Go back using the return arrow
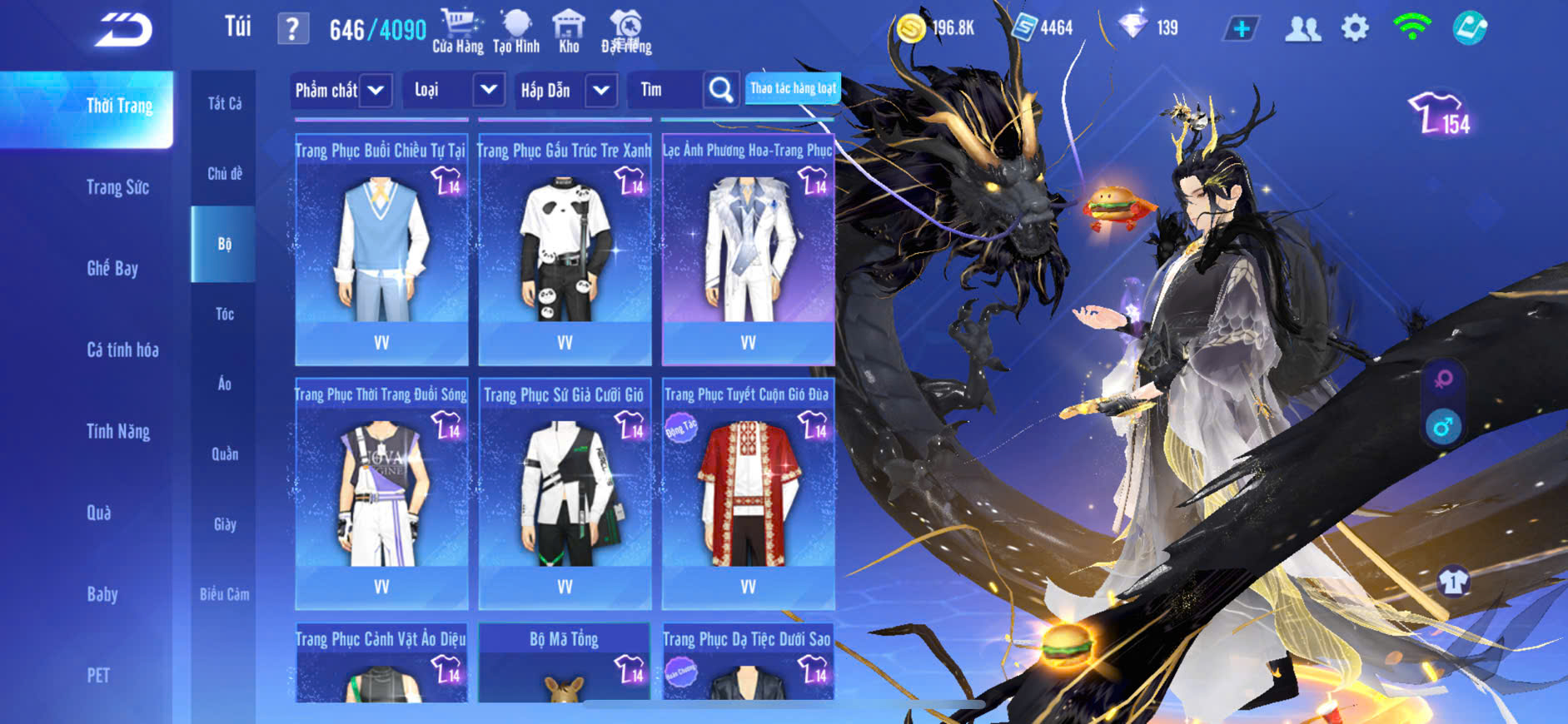This screenshot has height=724, width=1568. point(123,30)
